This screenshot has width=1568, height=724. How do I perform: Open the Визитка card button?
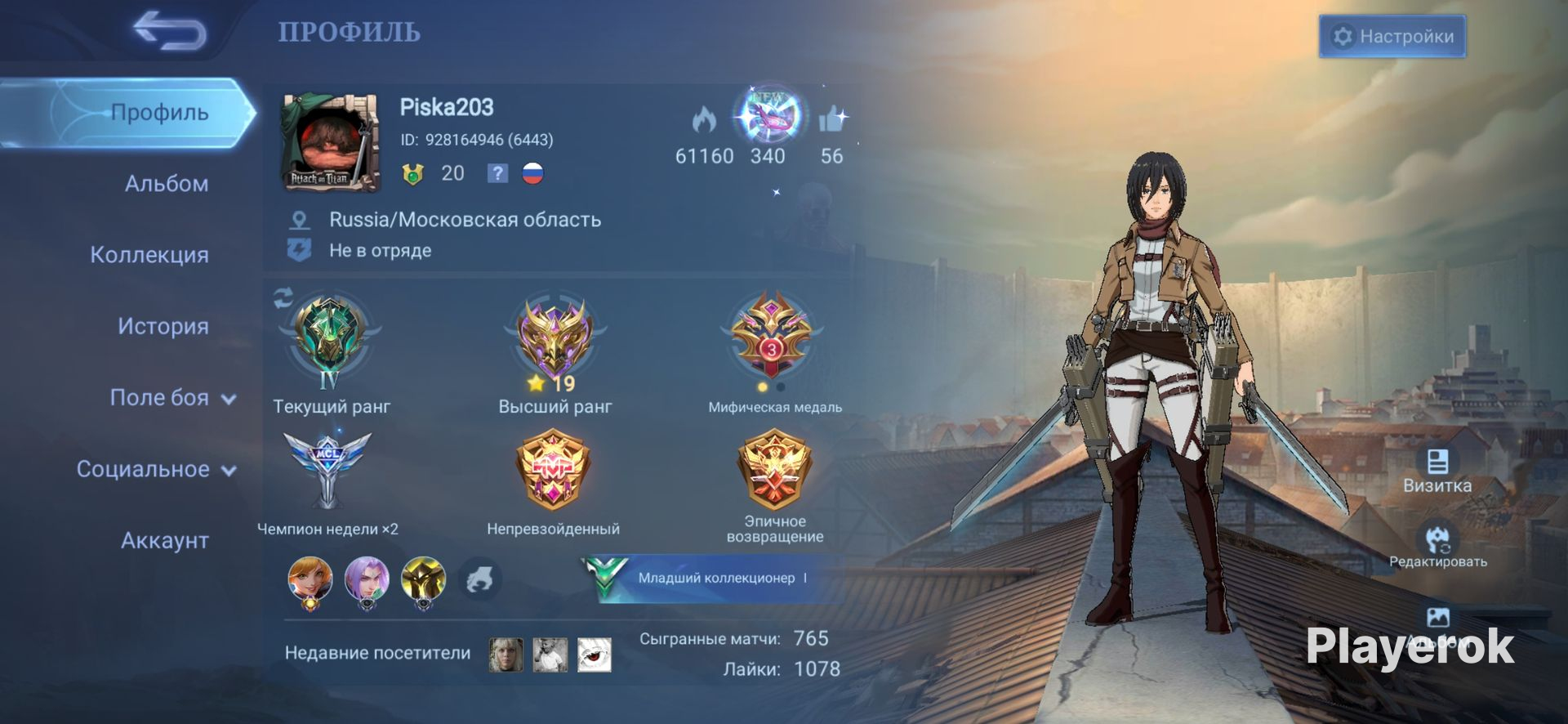pos(1437,470)
